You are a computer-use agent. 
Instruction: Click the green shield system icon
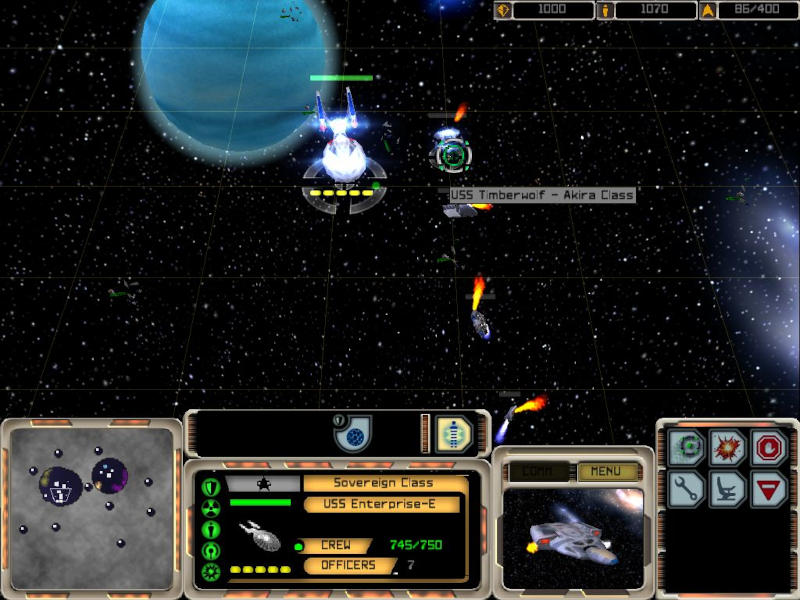(211, 487)
